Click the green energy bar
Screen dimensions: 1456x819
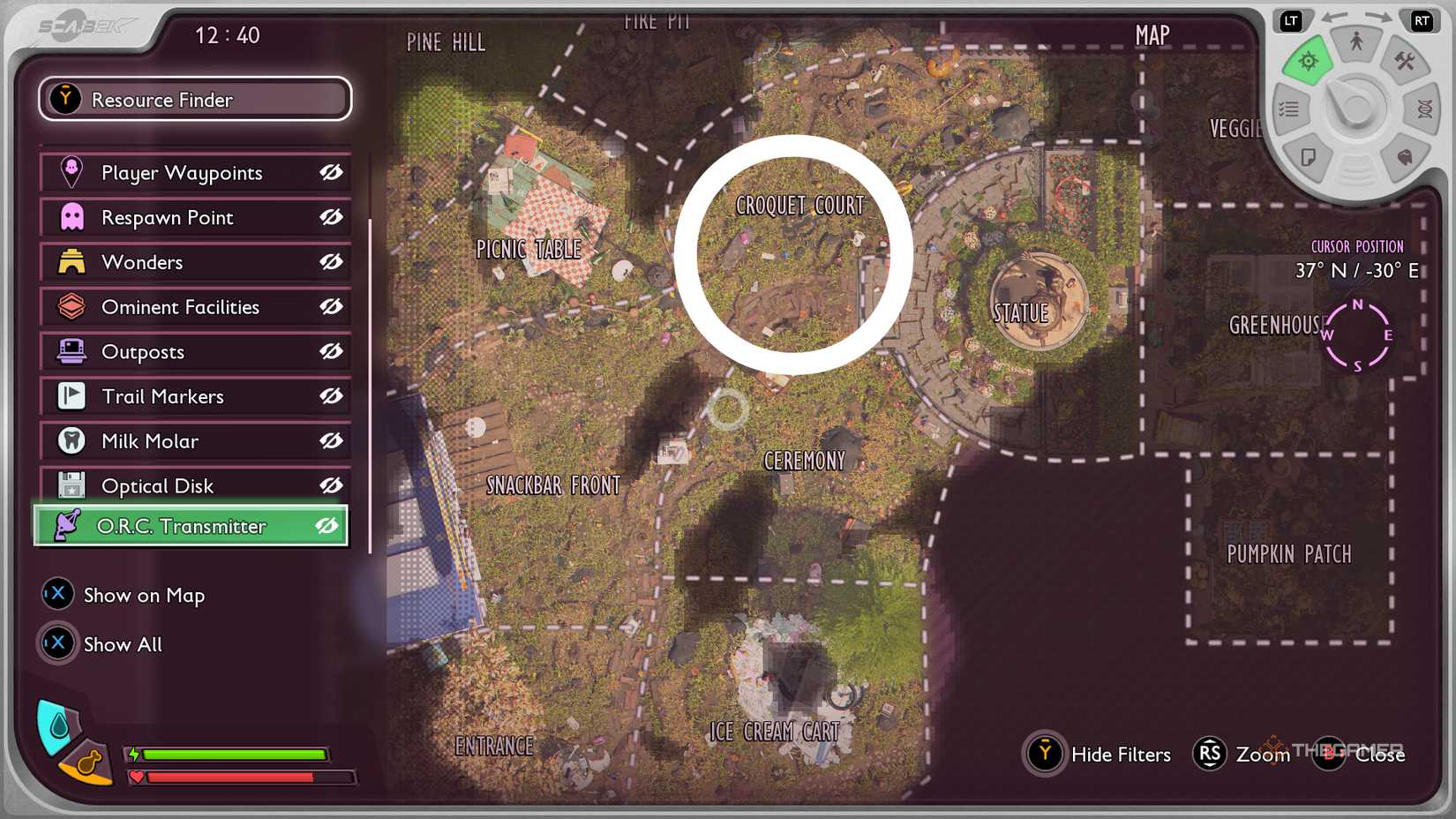click(x=234, y=755)
